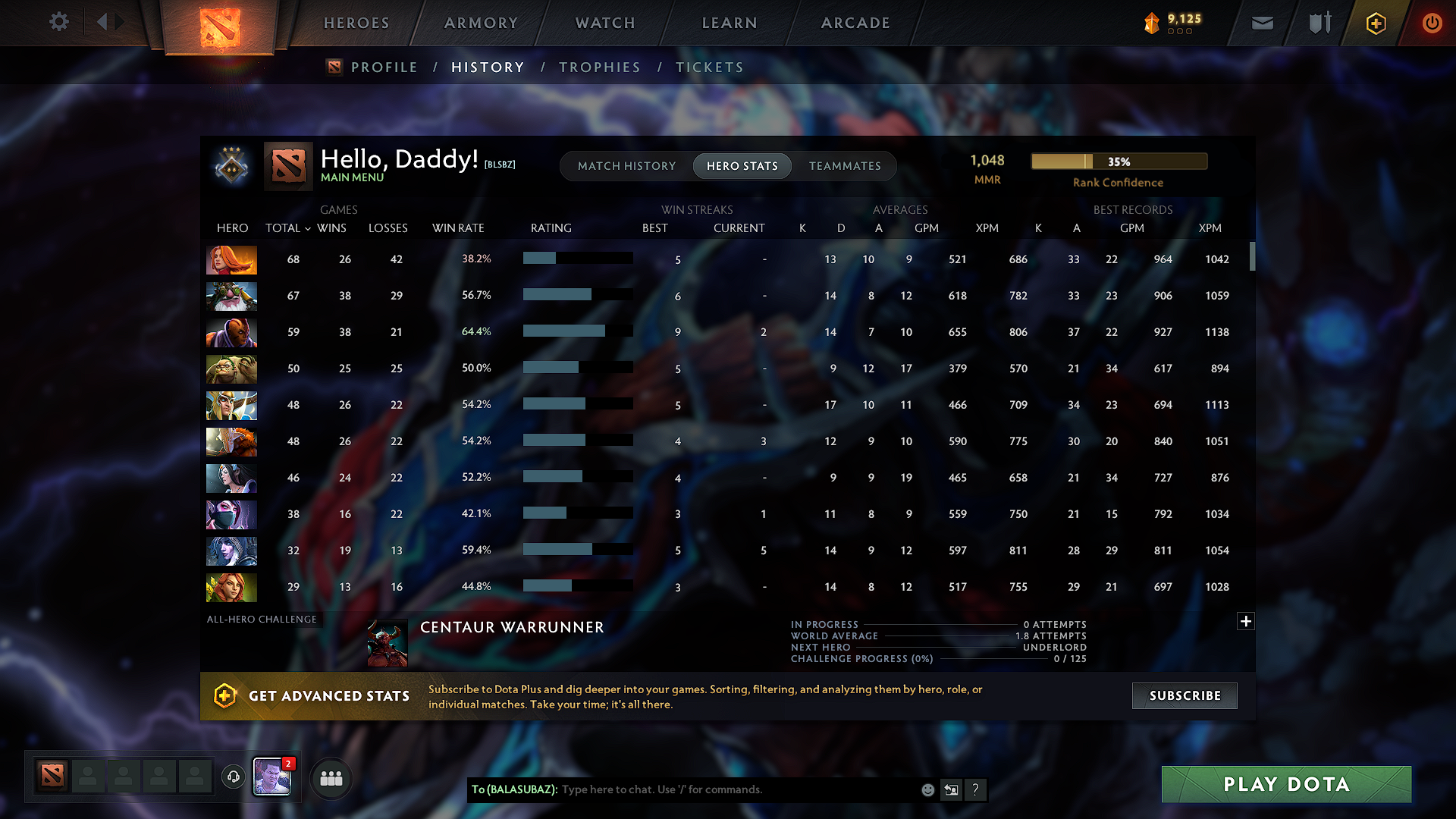Open the emoji picker in chat
Screen dimensions: 1456x819
click(927, 789)
